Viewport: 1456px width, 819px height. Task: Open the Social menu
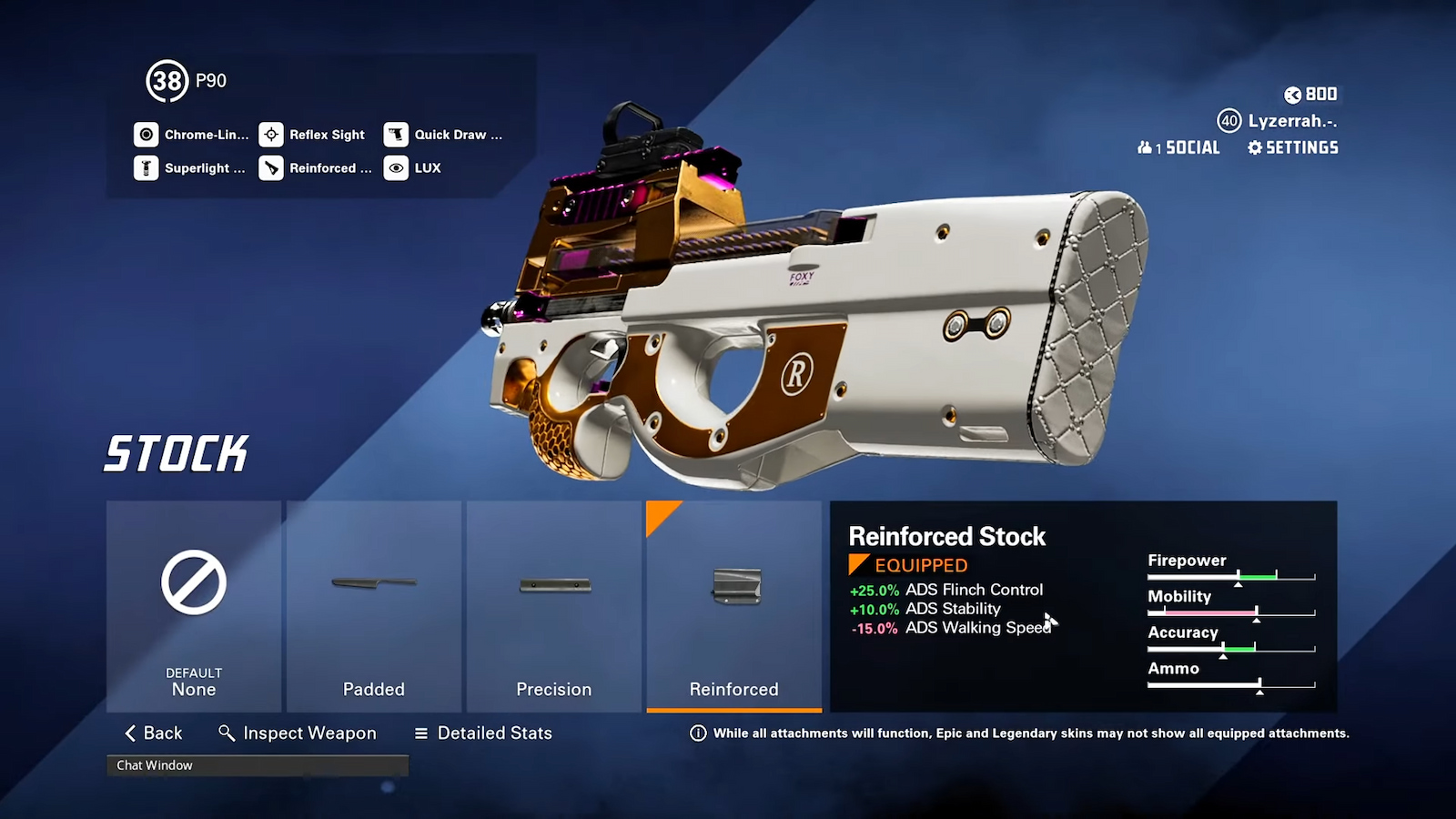(x=1178, y=147)
